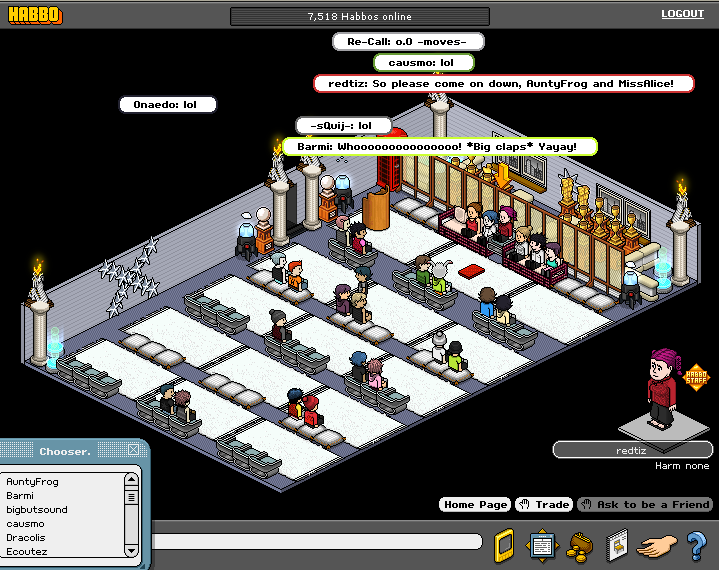Select AuntyFrog in the Chooser list

33,482
